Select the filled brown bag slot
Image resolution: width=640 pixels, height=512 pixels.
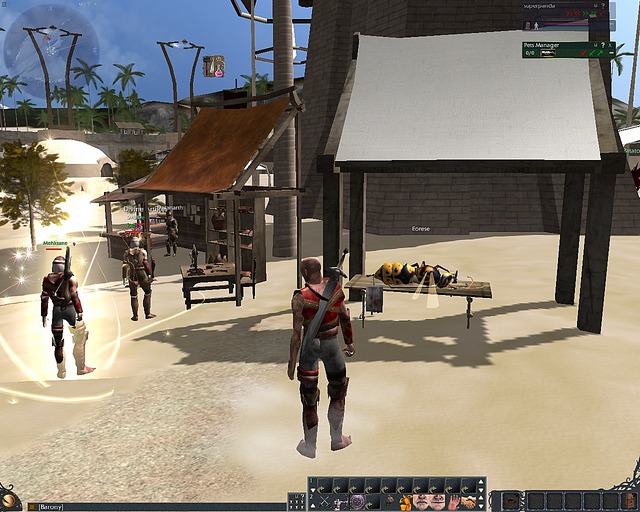[509, 500]
